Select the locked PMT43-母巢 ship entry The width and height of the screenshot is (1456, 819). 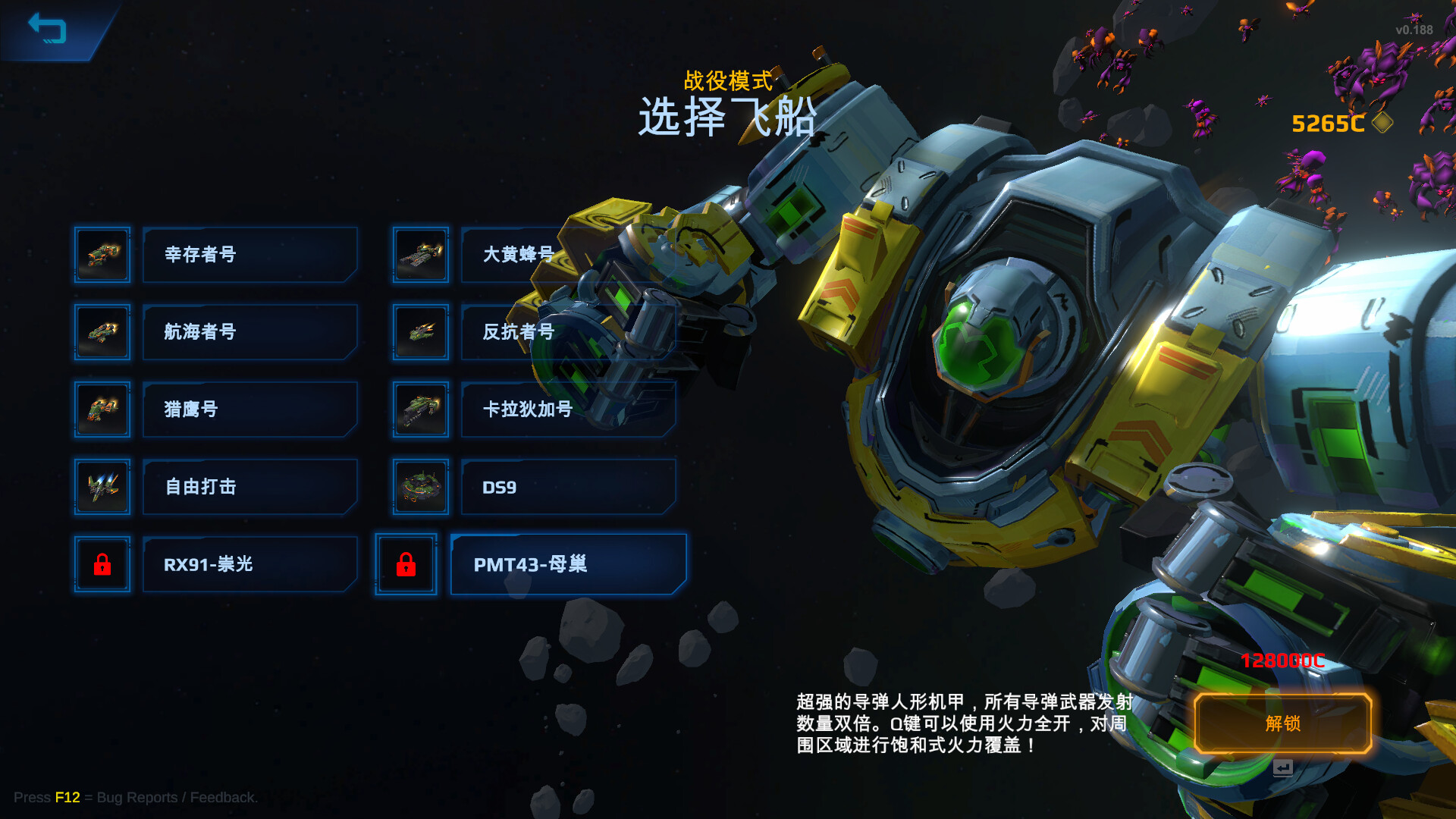pos(567,564)
